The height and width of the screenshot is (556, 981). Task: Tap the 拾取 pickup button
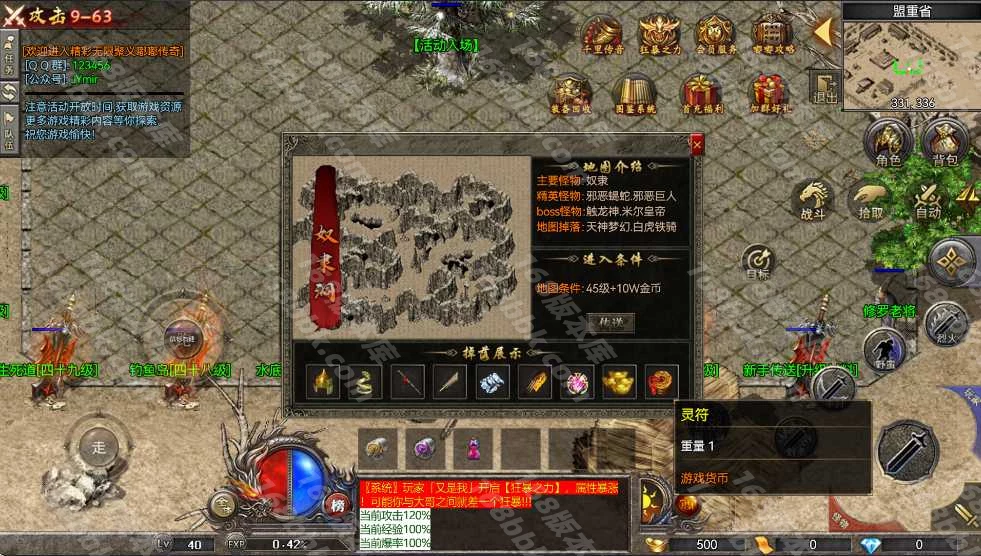coord(870,198)
